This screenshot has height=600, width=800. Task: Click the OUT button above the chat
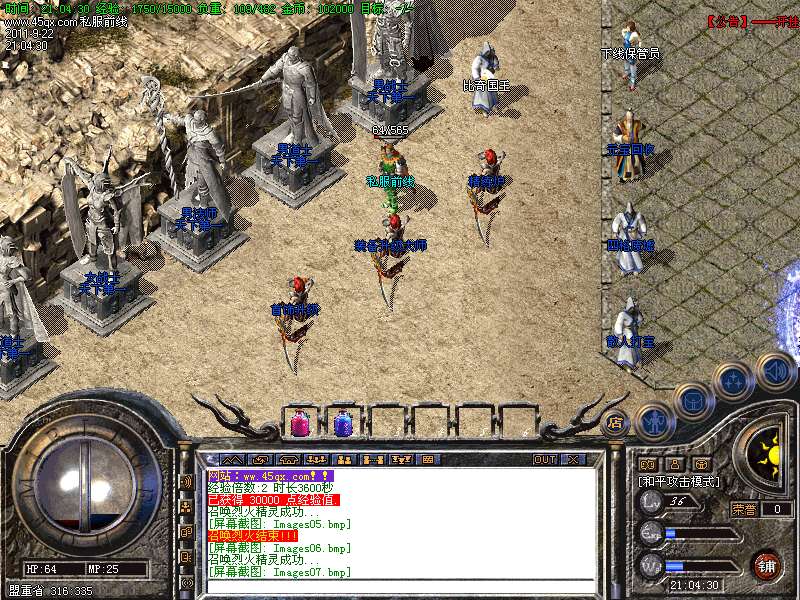click(x=544, y=460)
